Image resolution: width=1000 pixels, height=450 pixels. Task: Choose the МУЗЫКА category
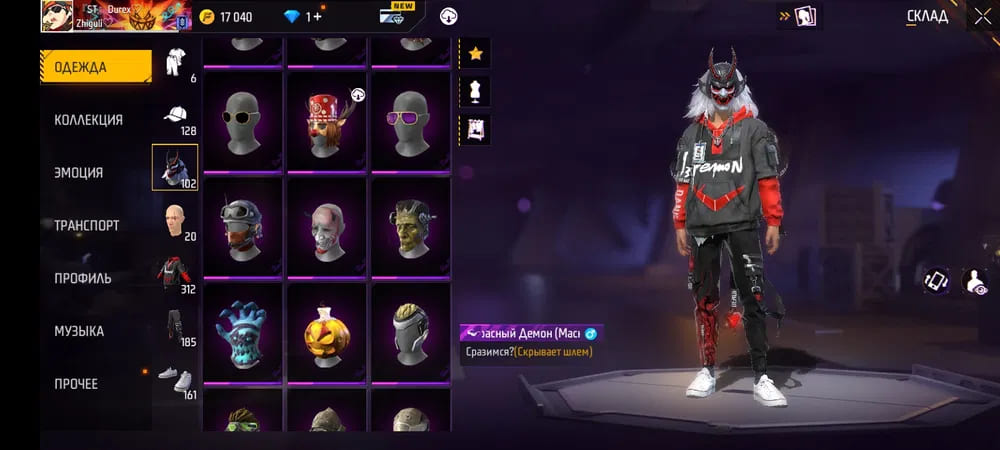pyautogui.click(x=79, y=331)
